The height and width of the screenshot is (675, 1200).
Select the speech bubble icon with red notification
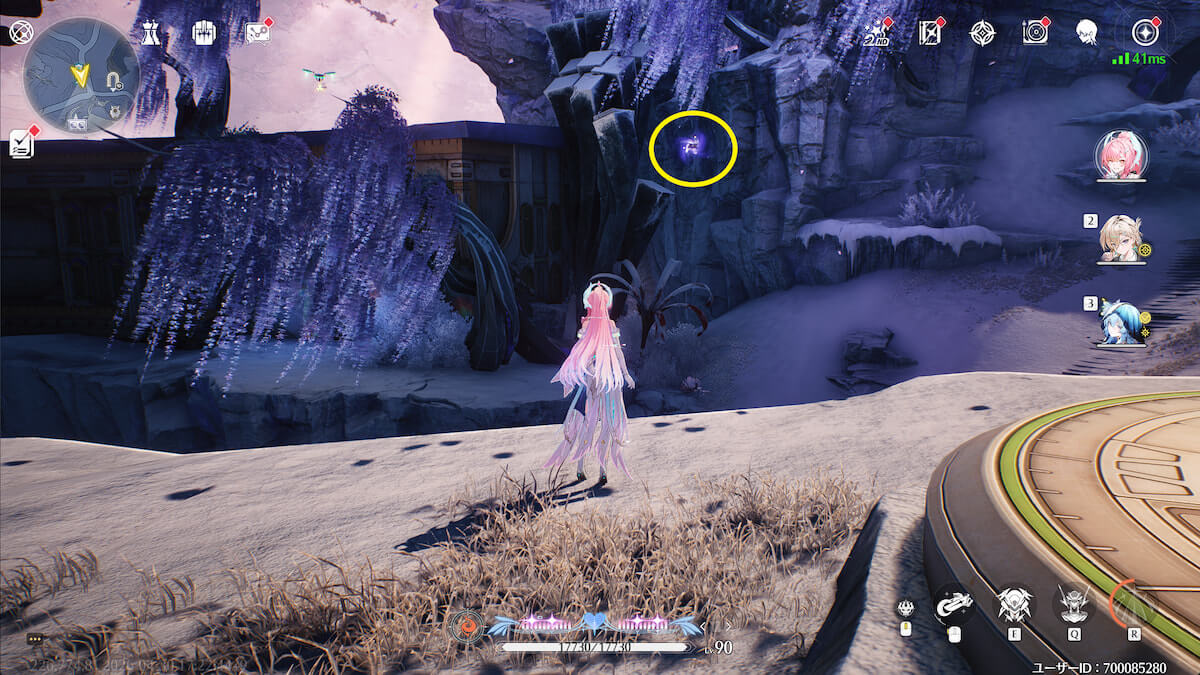pos(257,33)
